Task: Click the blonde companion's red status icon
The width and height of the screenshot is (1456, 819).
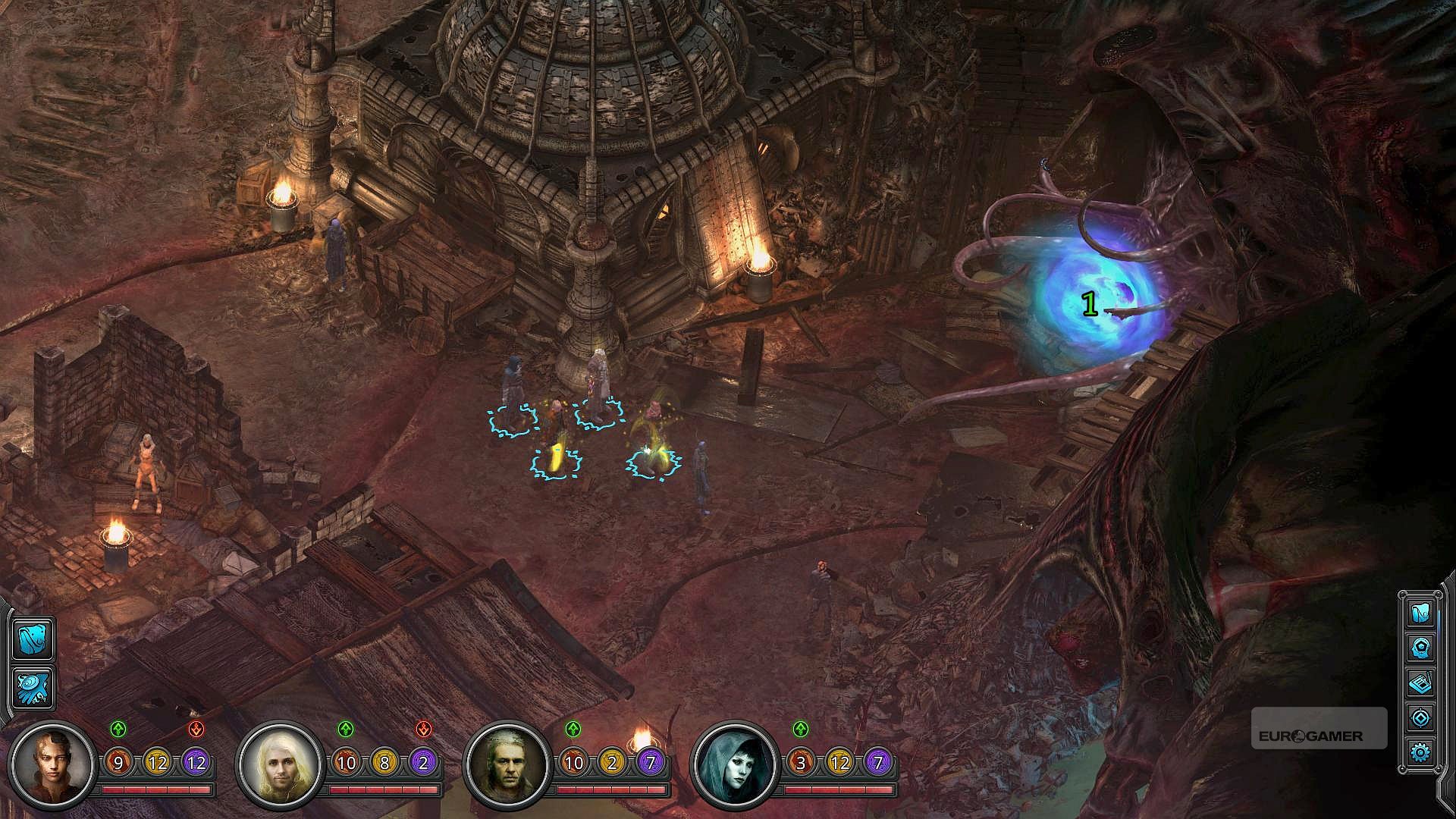Action: (424, 730)
